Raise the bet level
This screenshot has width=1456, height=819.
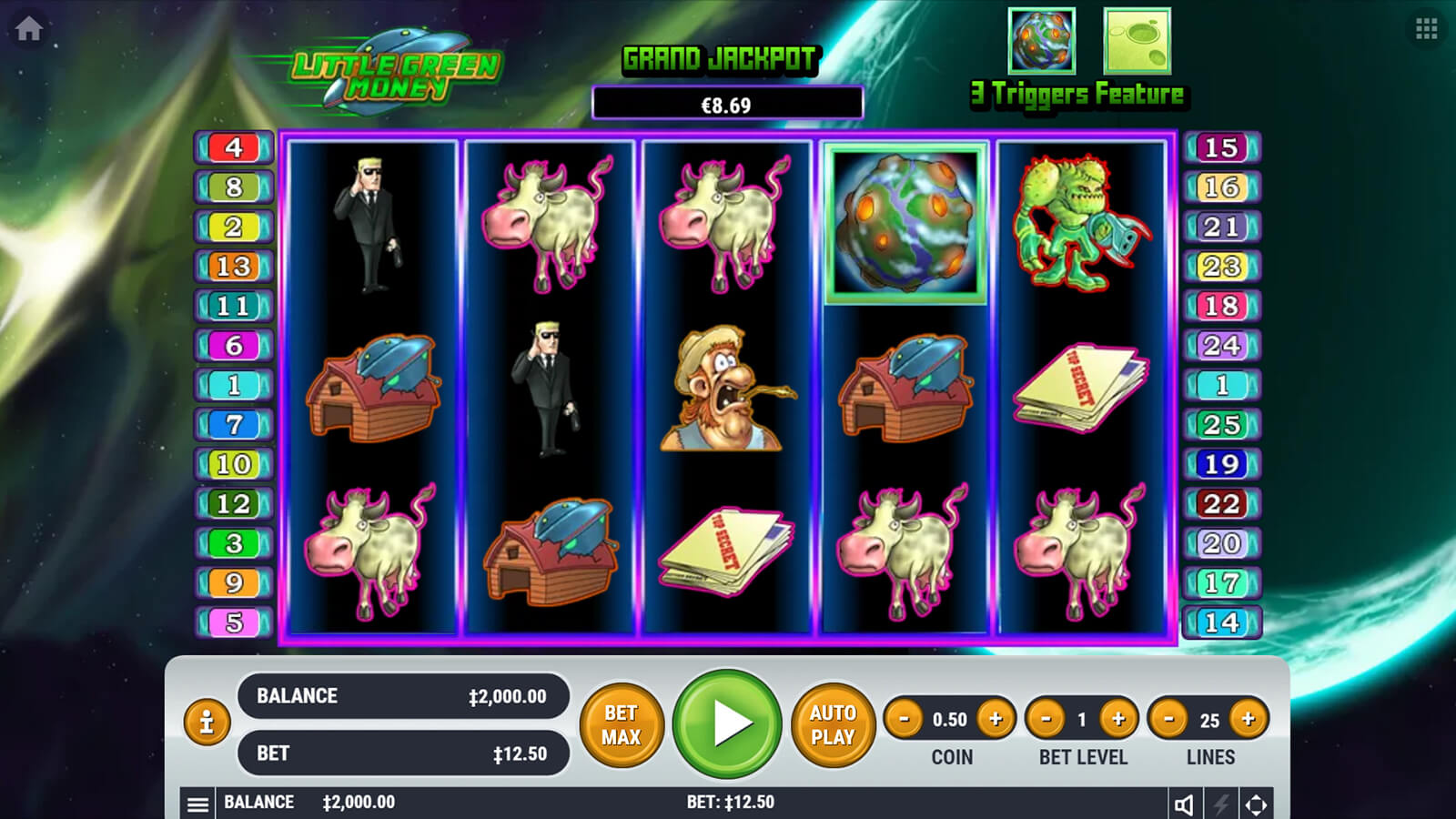(1118, 719)
